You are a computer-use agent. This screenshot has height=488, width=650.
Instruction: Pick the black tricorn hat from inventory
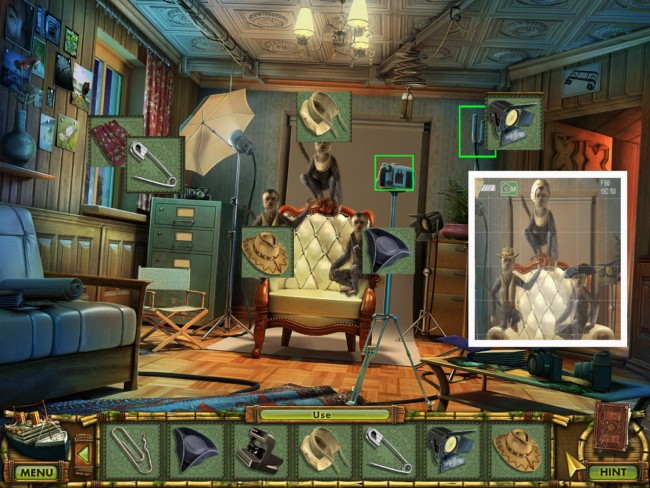(x=194, y=448)
